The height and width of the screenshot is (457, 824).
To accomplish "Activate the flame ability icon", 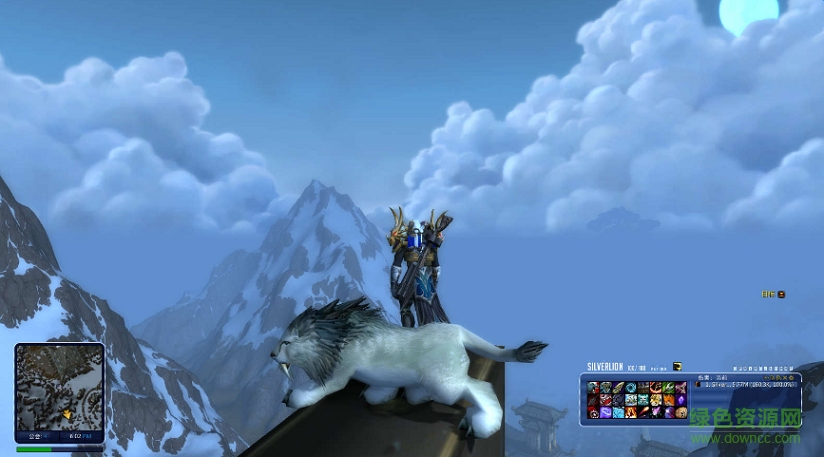I will 631,412.
